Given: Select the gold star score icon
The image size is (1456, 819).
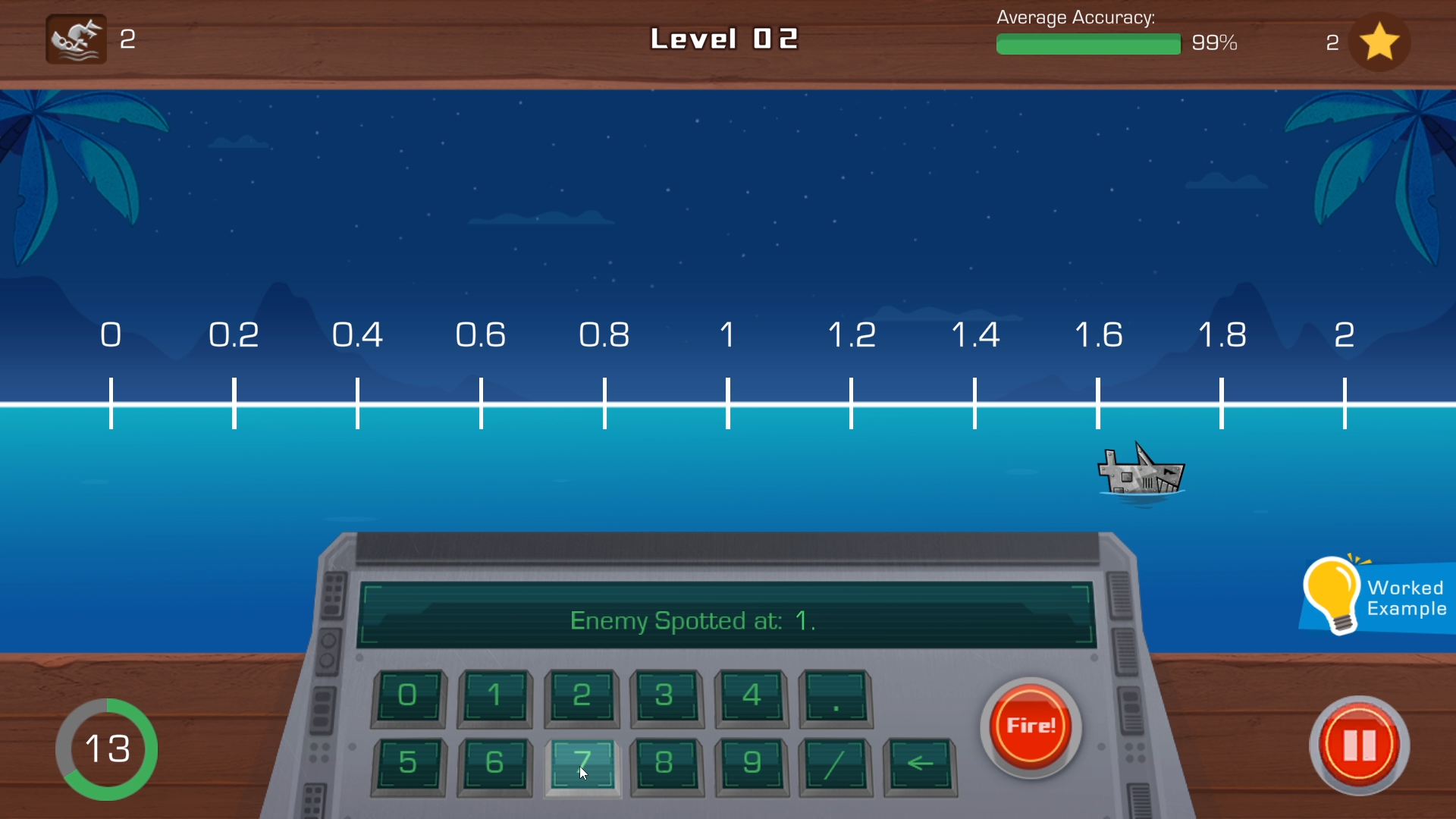Looking at the screenshot, I should (1379, 42).
